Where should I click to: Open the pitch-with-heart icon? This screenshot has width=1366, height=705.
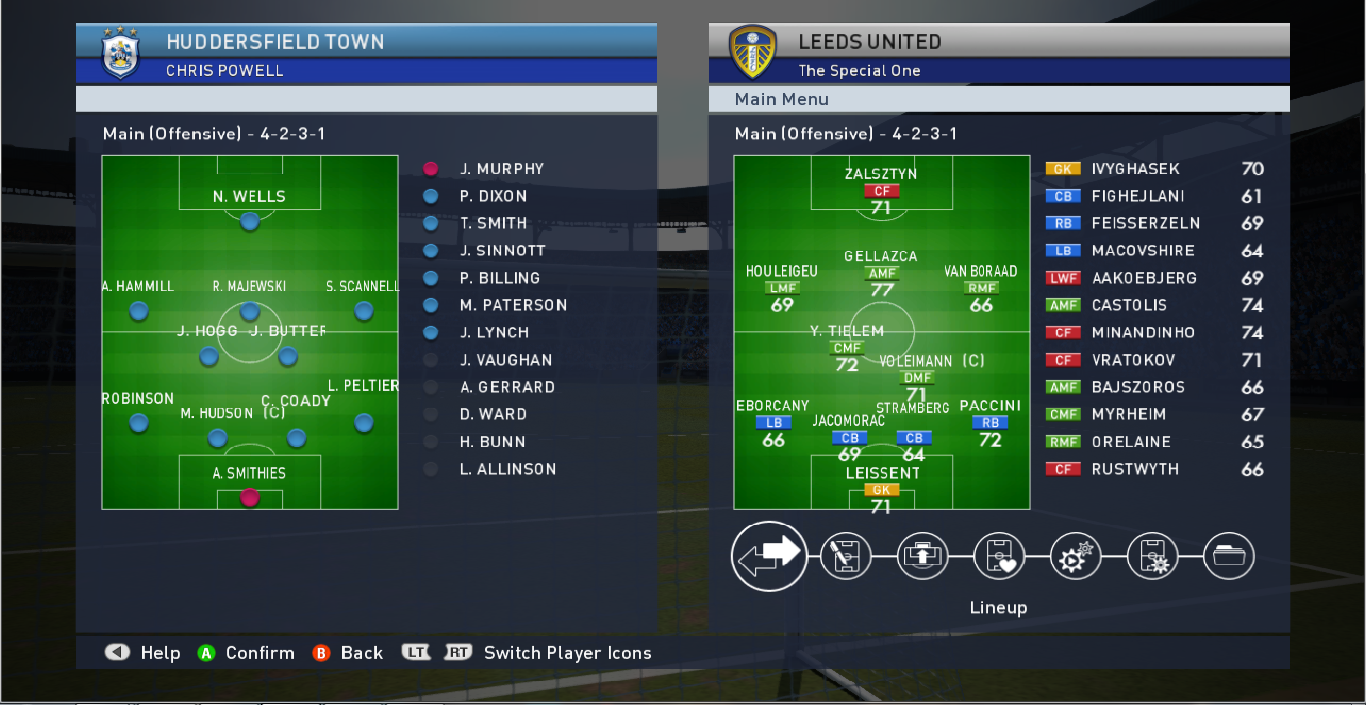point(998,557)
